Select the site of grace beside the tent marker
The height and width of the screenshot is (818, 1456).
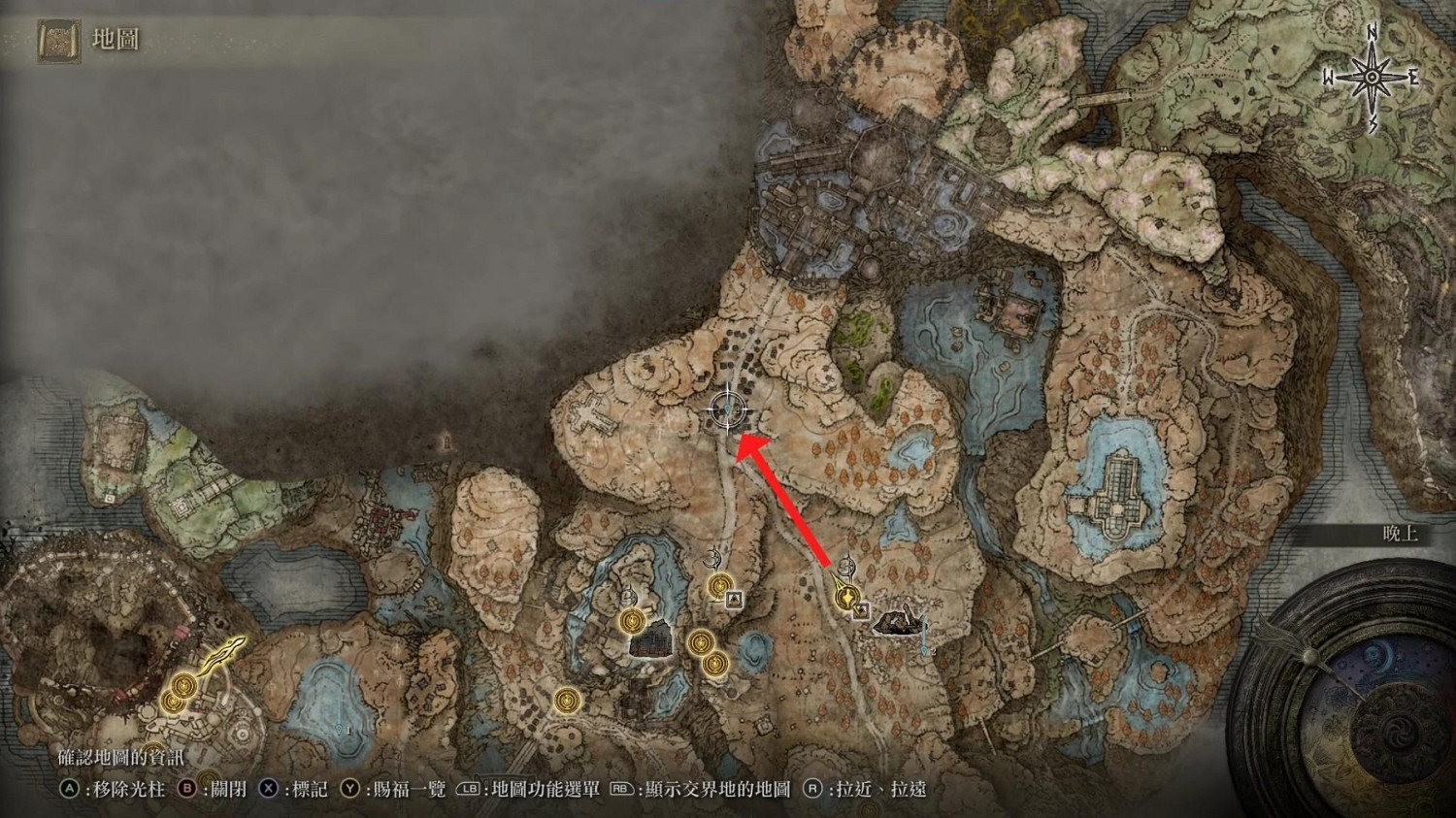pos(718,587)
